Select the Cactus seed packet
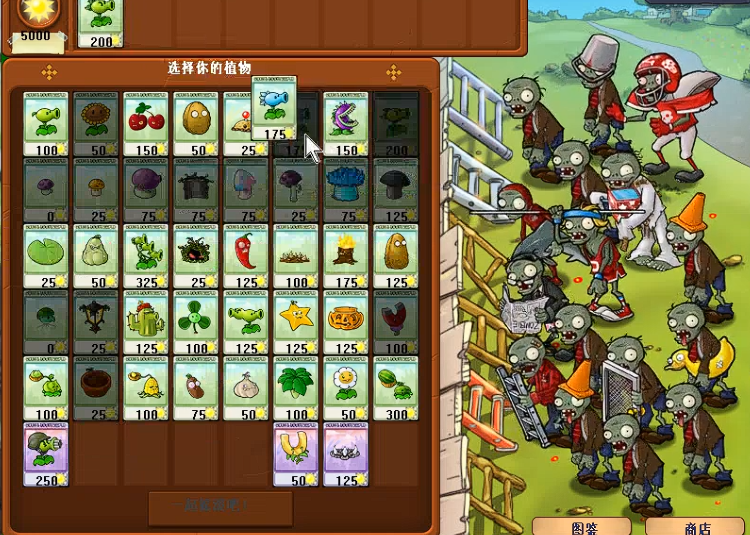The image size is (750, 535). [x=146, y=322]
